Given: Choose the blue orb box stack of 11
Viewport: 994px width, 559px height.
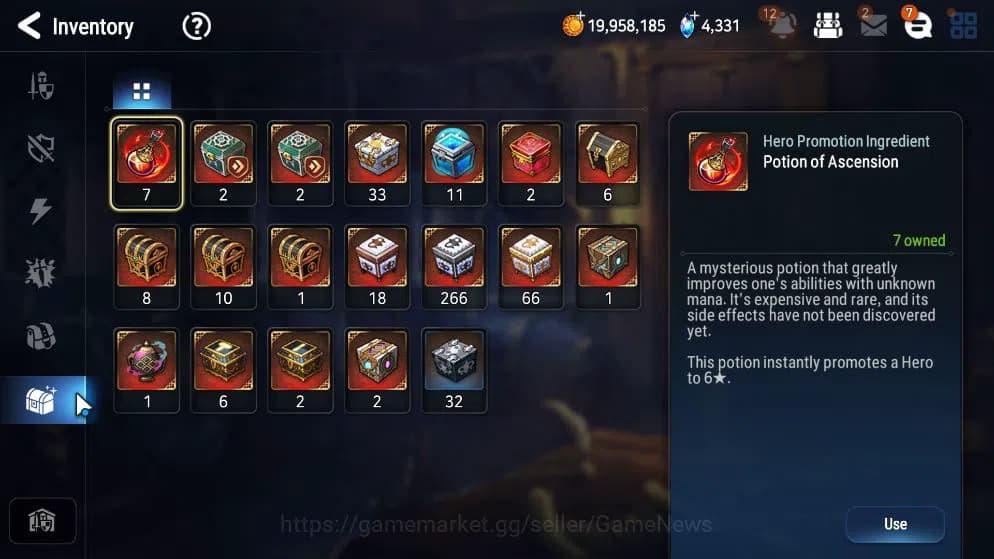Looking at the screenshot, I should 454,160.
